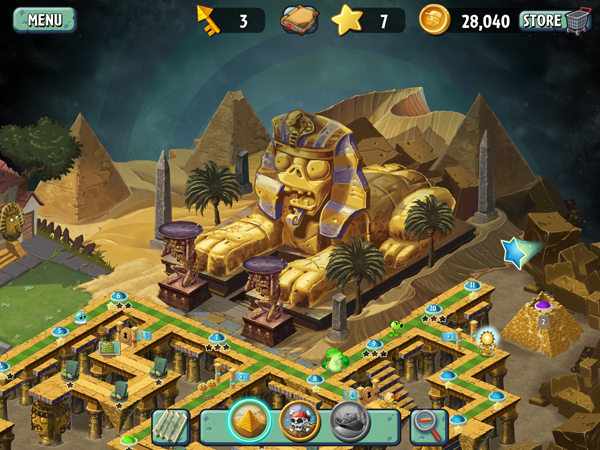The width and height of the screenshot is (600, 450).
Task: Open the Menu button
Action: tap(44, 19)
